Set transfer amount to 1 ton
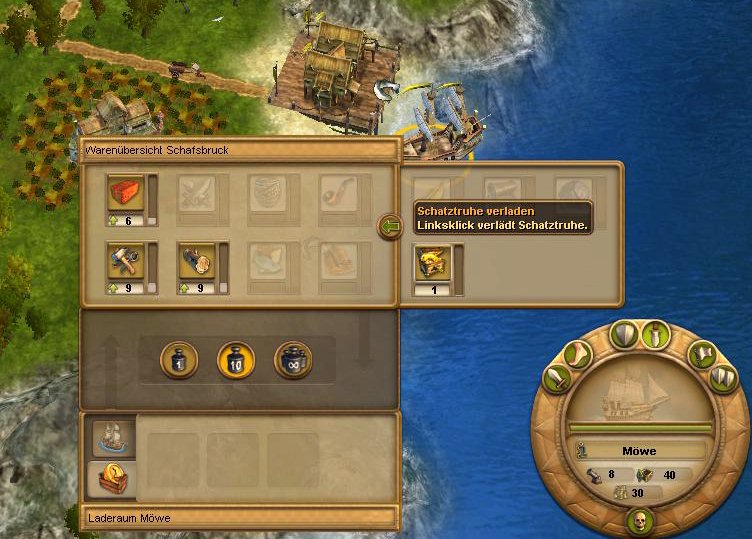The width and height of the screenshot is (752, 539). (x=178, y=360)
